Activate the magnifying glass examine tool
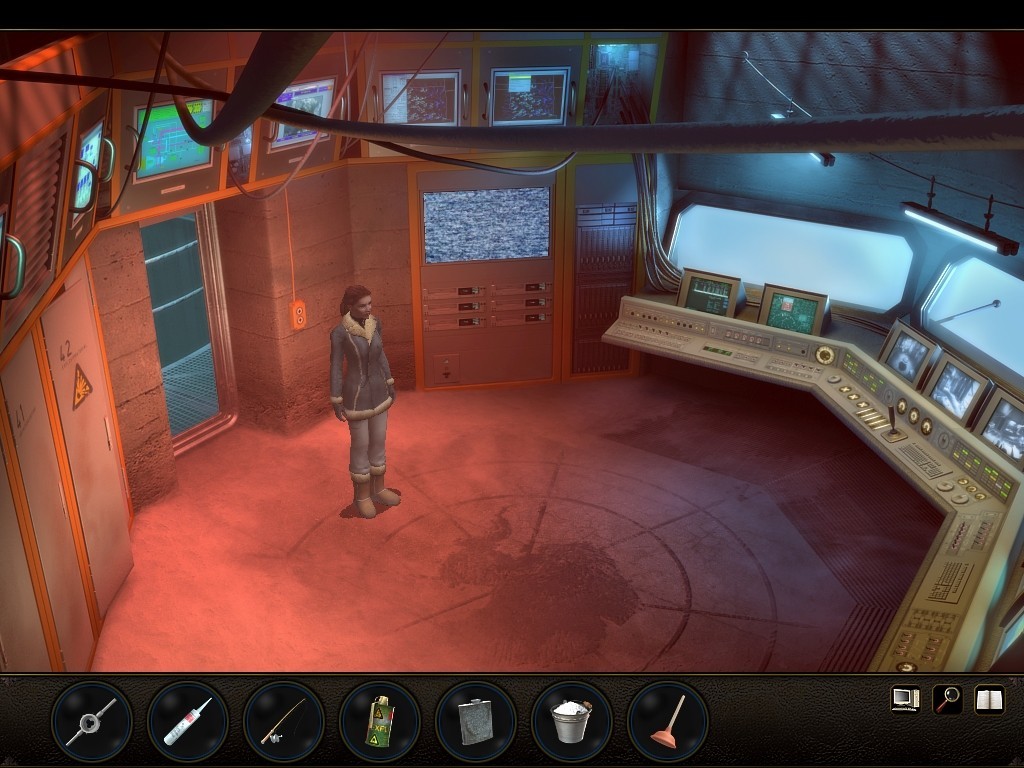 click(947, 699)
